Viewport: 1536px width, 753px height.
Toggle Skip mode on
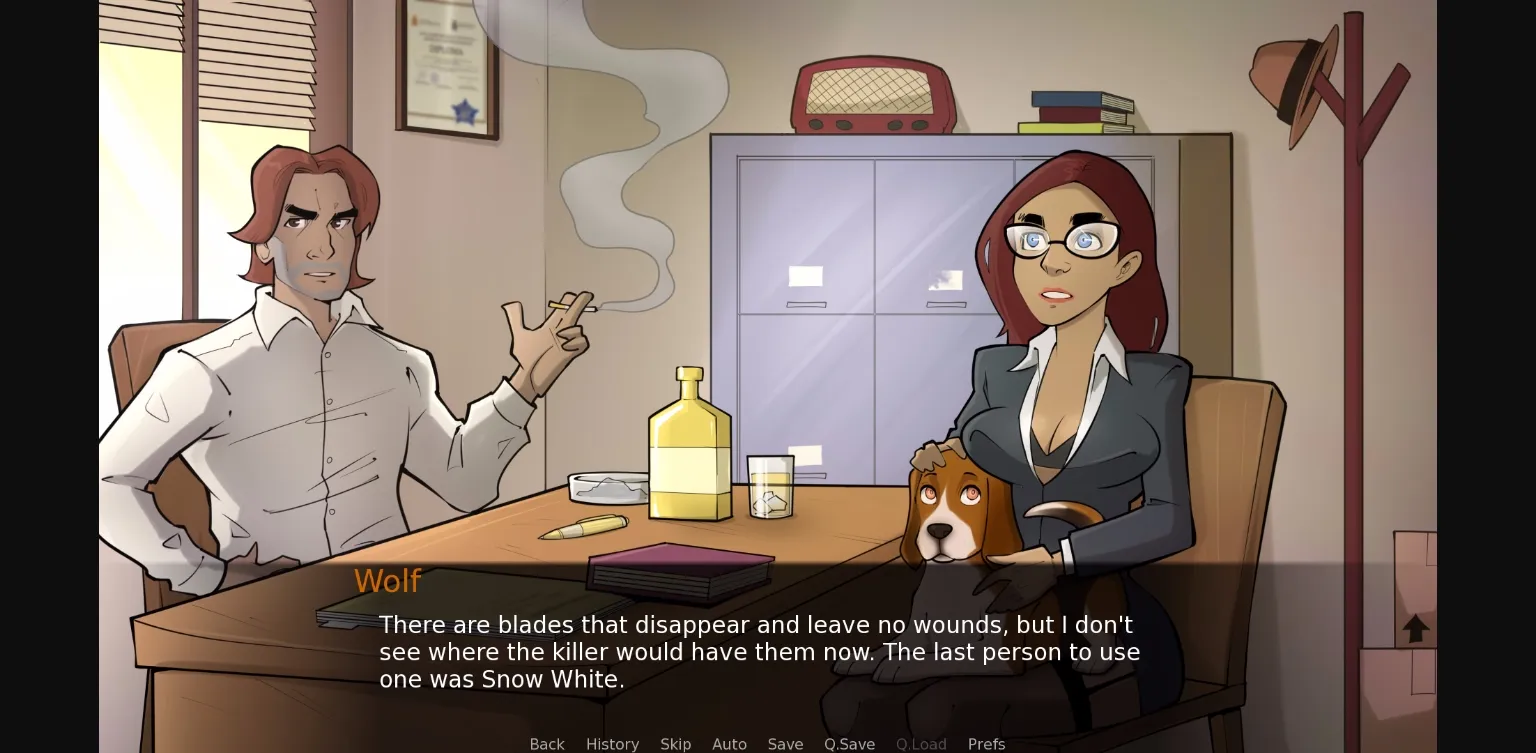pos(675,744)
